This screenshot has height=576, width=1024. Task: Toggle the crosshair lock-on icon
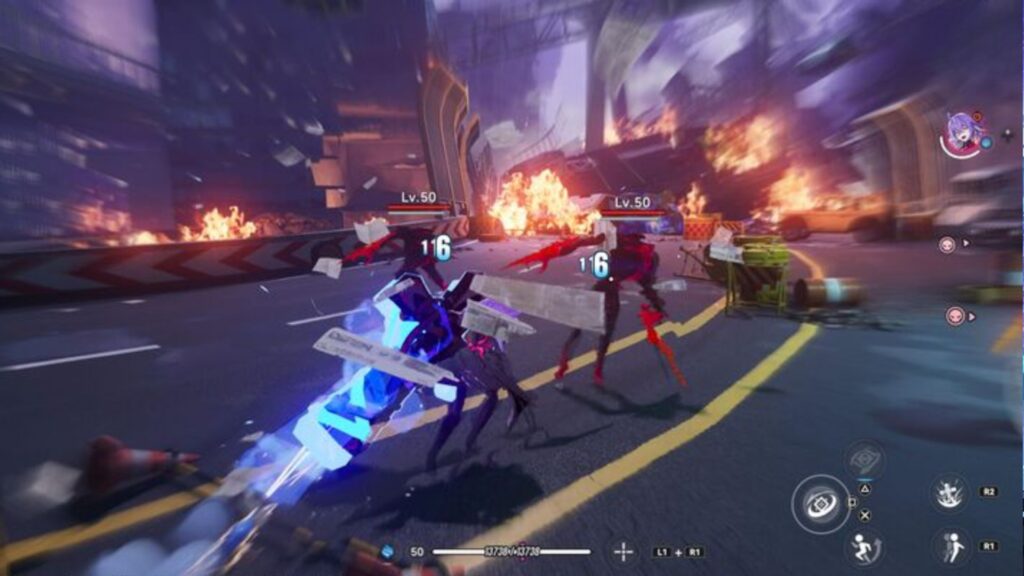pyautogui.click(x=623, y=551)
